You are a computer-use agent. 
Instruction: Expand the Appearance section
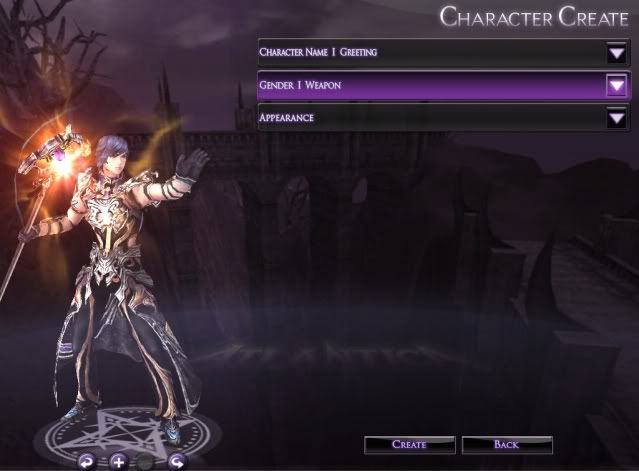tap(615, 118)
